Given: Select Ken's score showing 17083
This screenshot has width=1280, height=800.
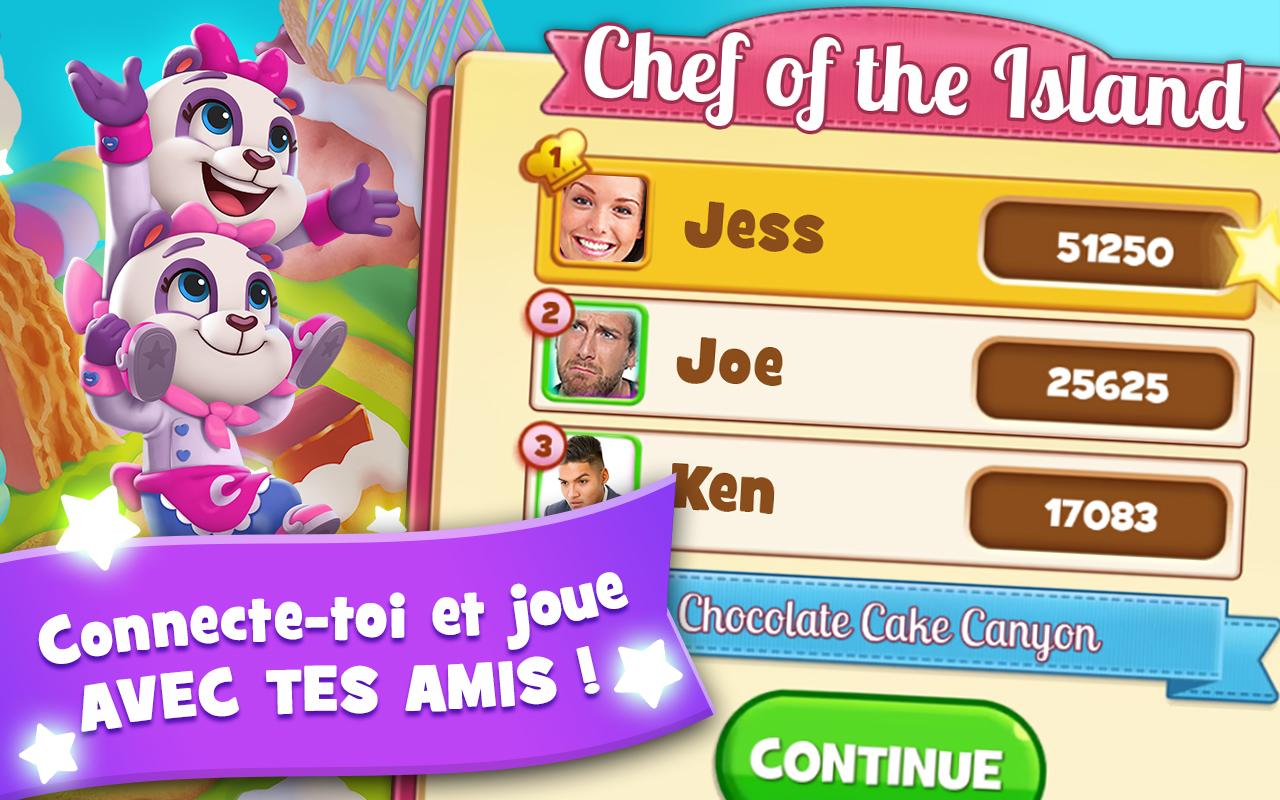Looking at the screenshot, I should pos(1105,514).
